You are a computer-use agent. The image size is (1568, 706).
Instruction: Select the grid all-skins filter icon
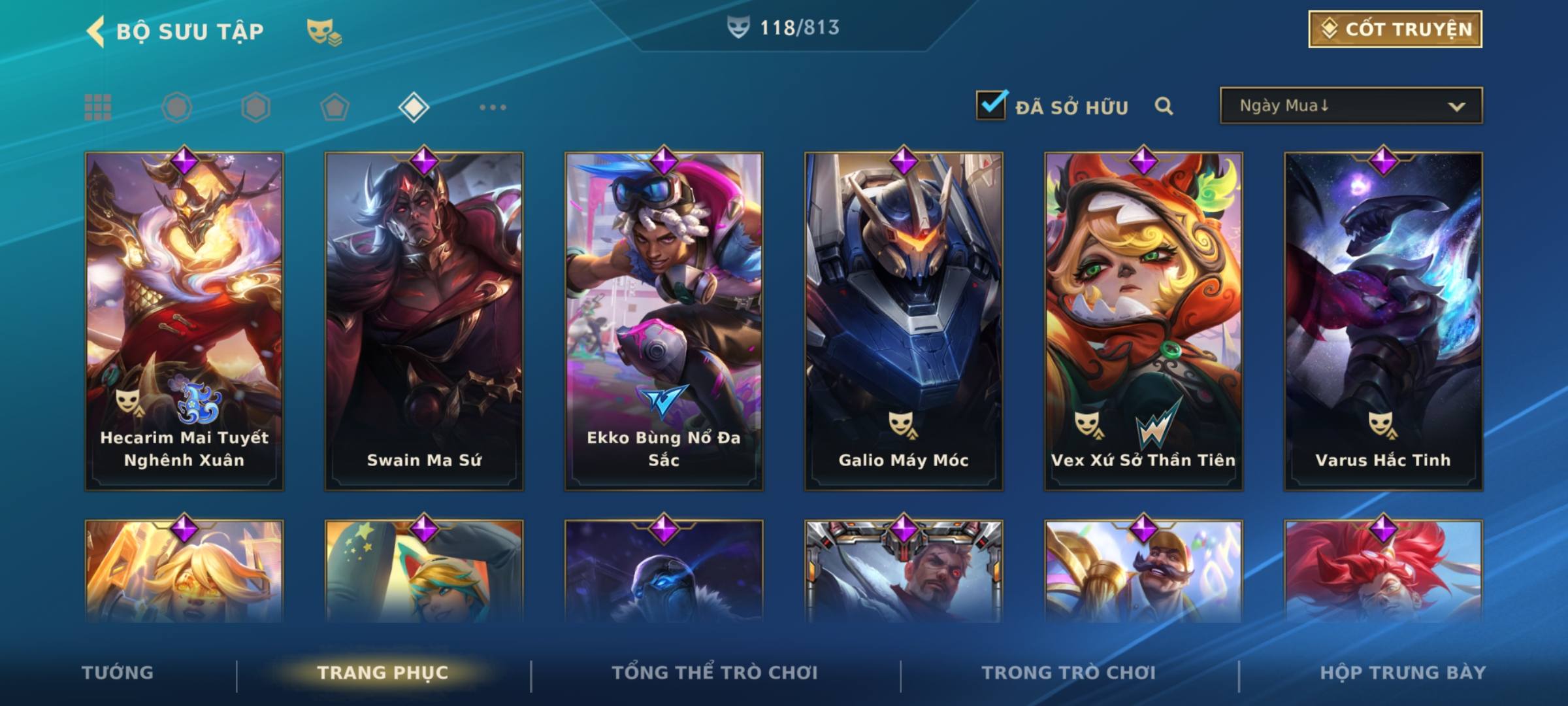(x=98, y=107)
